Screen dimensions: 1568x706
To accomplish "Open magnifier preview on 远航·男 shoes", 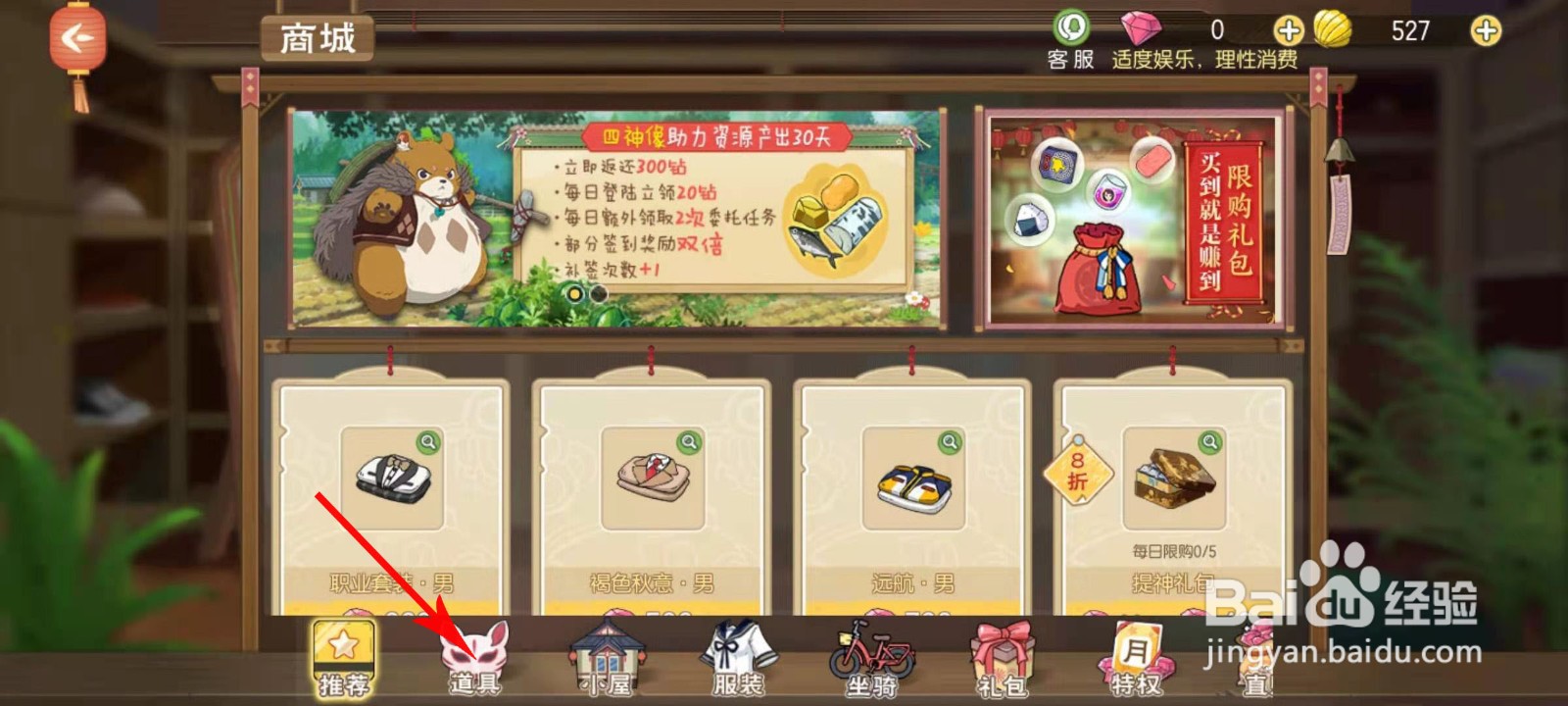I will coord(948,444).
